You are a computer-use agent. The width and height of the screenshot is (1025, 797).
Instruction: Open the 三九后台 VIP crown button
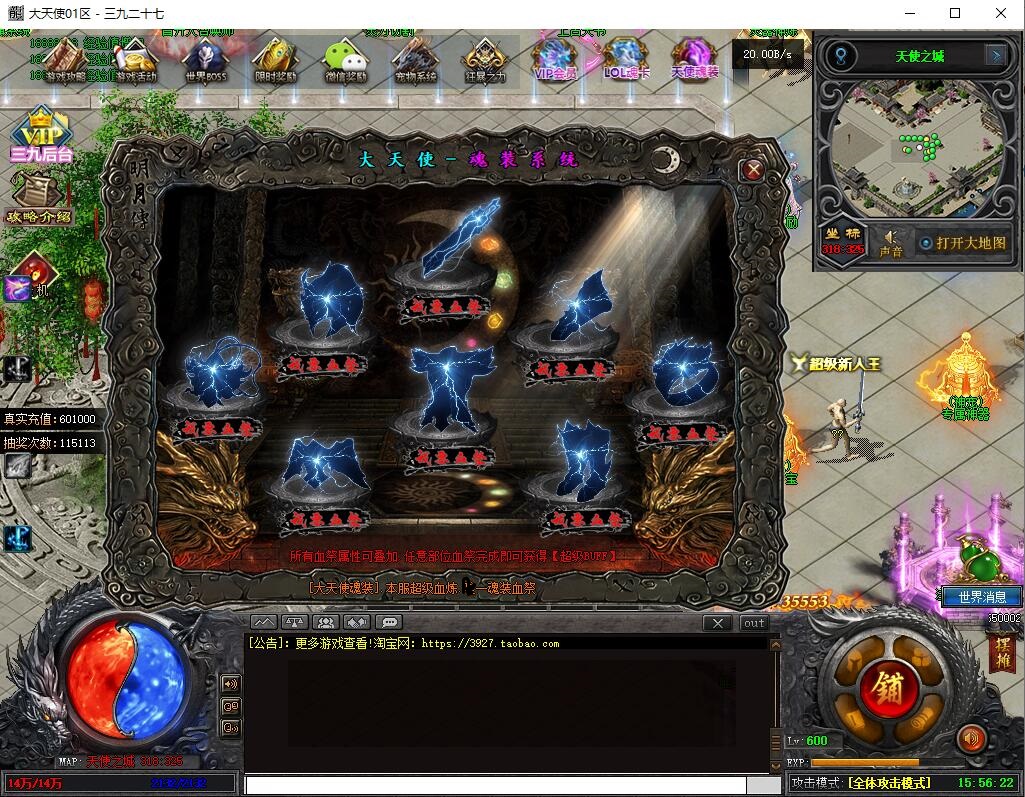(x=40, y=135)
